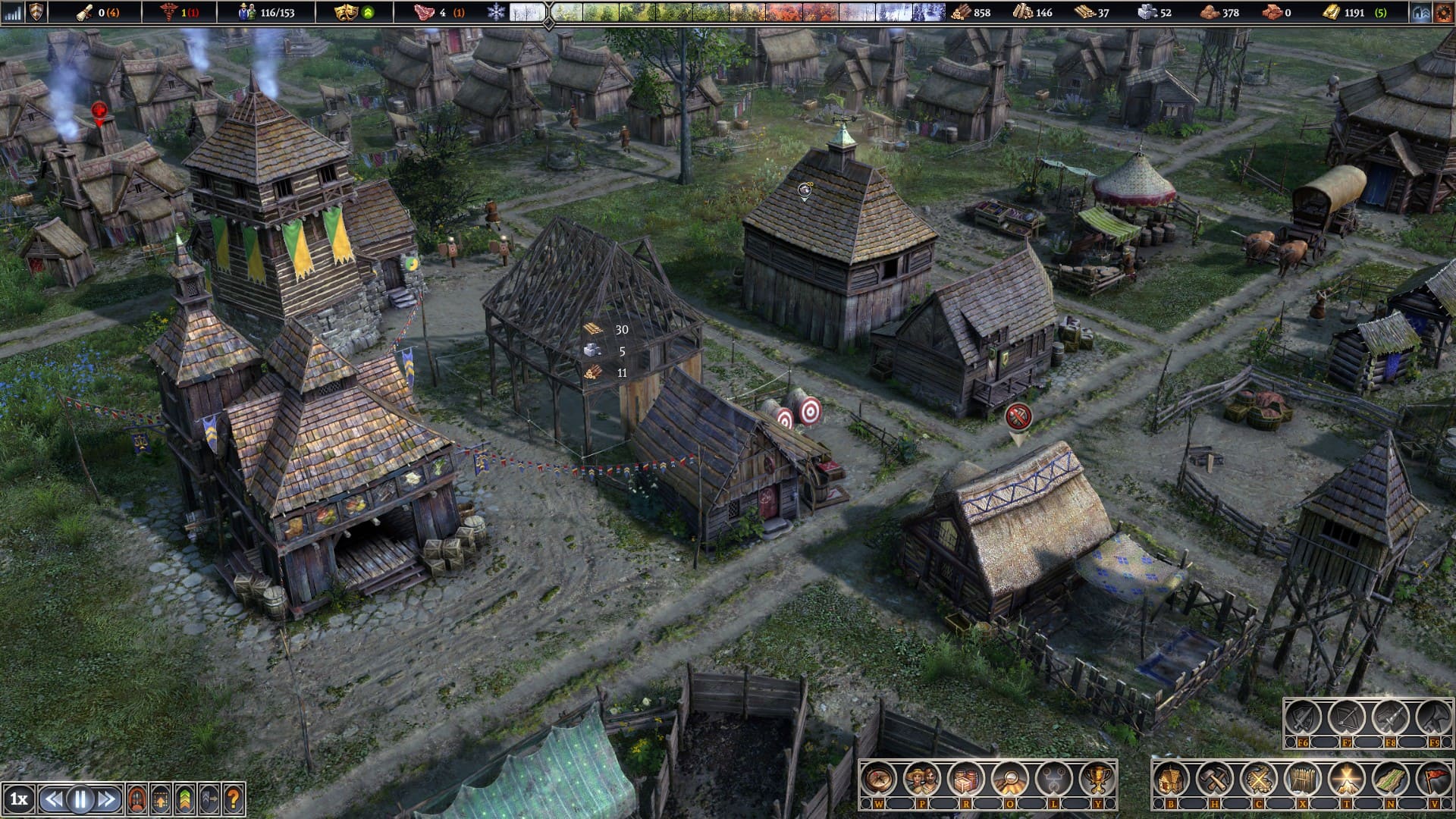Click the red flag icon
This screenshot has height=819, width=1456.
(x=1433, y=779)
